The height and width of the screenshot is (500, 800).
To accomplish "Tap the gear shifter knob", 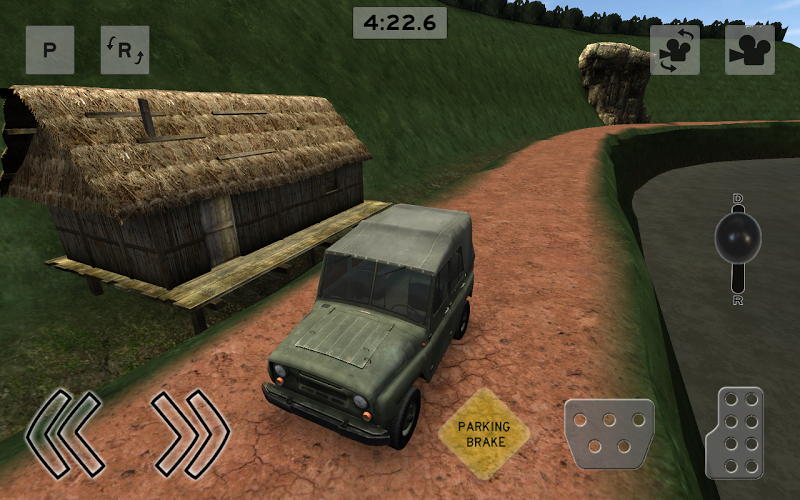I will [738, 238].
